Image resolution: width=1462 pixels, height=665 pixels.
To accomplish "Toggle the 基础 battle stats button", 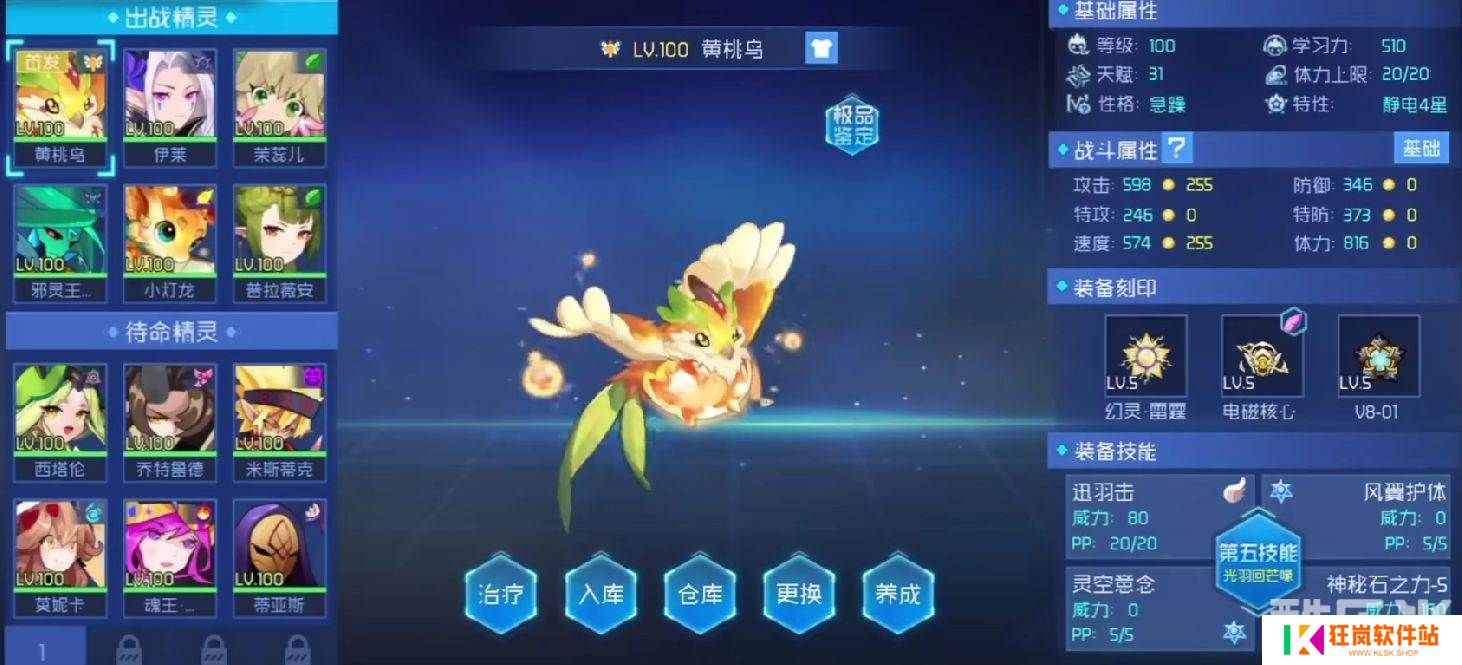I will (1420, 149).
